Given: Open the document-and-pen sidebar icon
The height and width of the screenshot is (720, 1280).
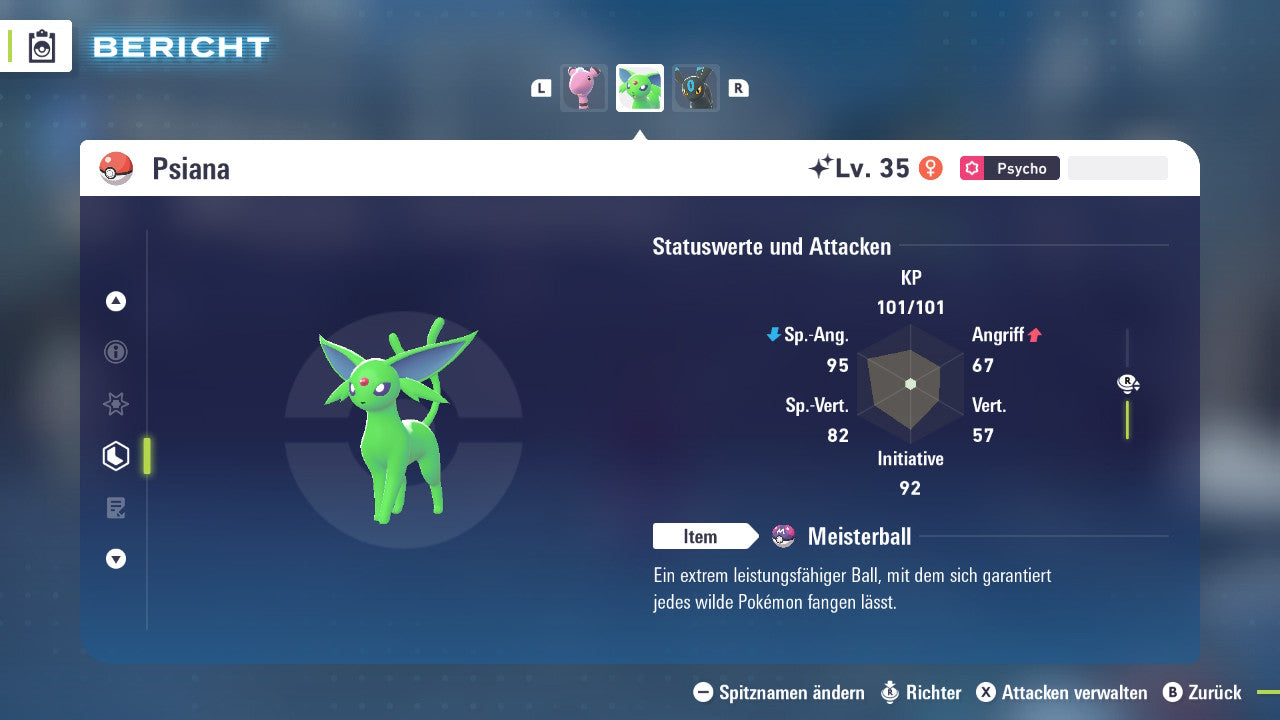Looking at the screenshot, I should [x=115, y=507].
